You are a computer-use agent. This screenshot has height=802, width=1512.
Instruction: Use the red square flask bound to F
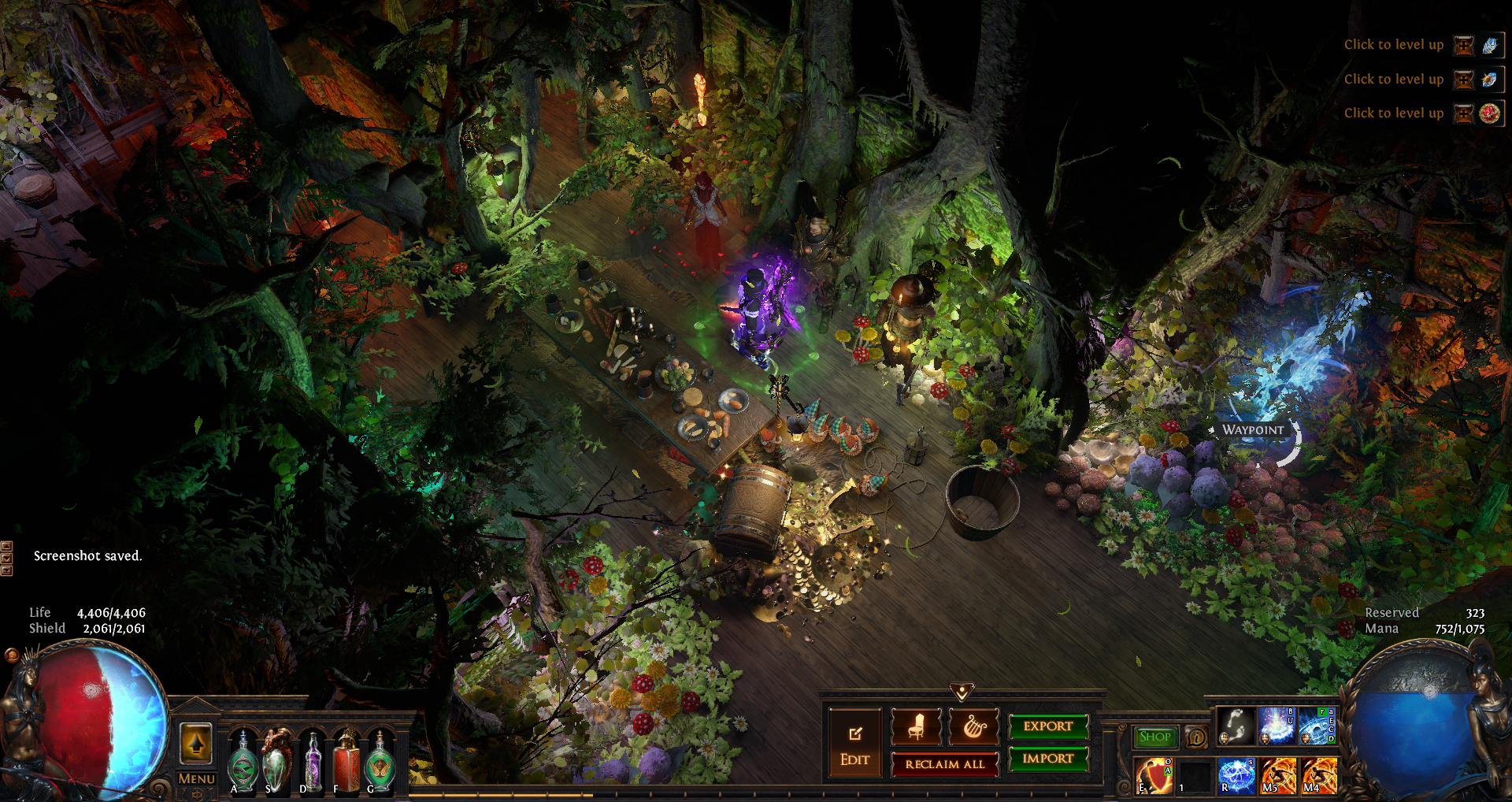tap(346, 762)
